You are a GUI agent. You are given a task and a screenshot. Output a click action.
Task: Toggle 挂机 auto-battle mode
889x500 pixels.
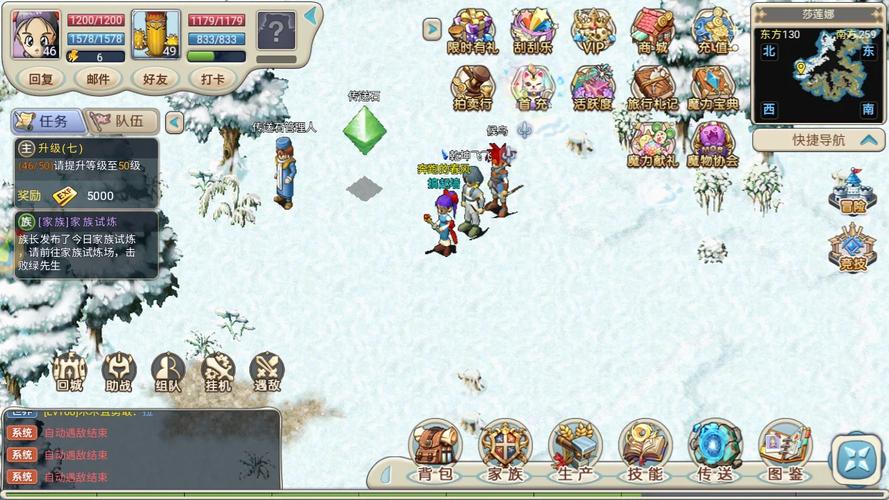pyautogui.click(x=218, y=373)
